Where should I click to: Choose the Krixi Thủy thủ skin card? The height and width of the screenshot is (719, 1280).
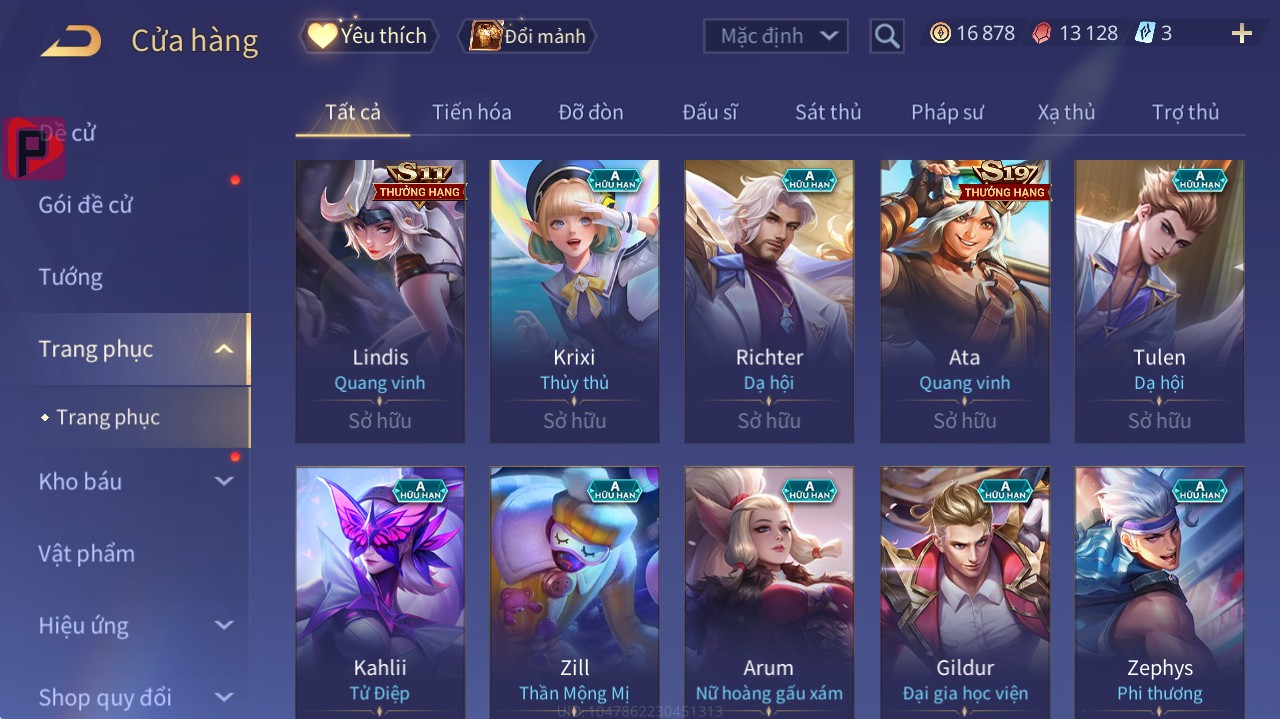click(x=574, y=300)
